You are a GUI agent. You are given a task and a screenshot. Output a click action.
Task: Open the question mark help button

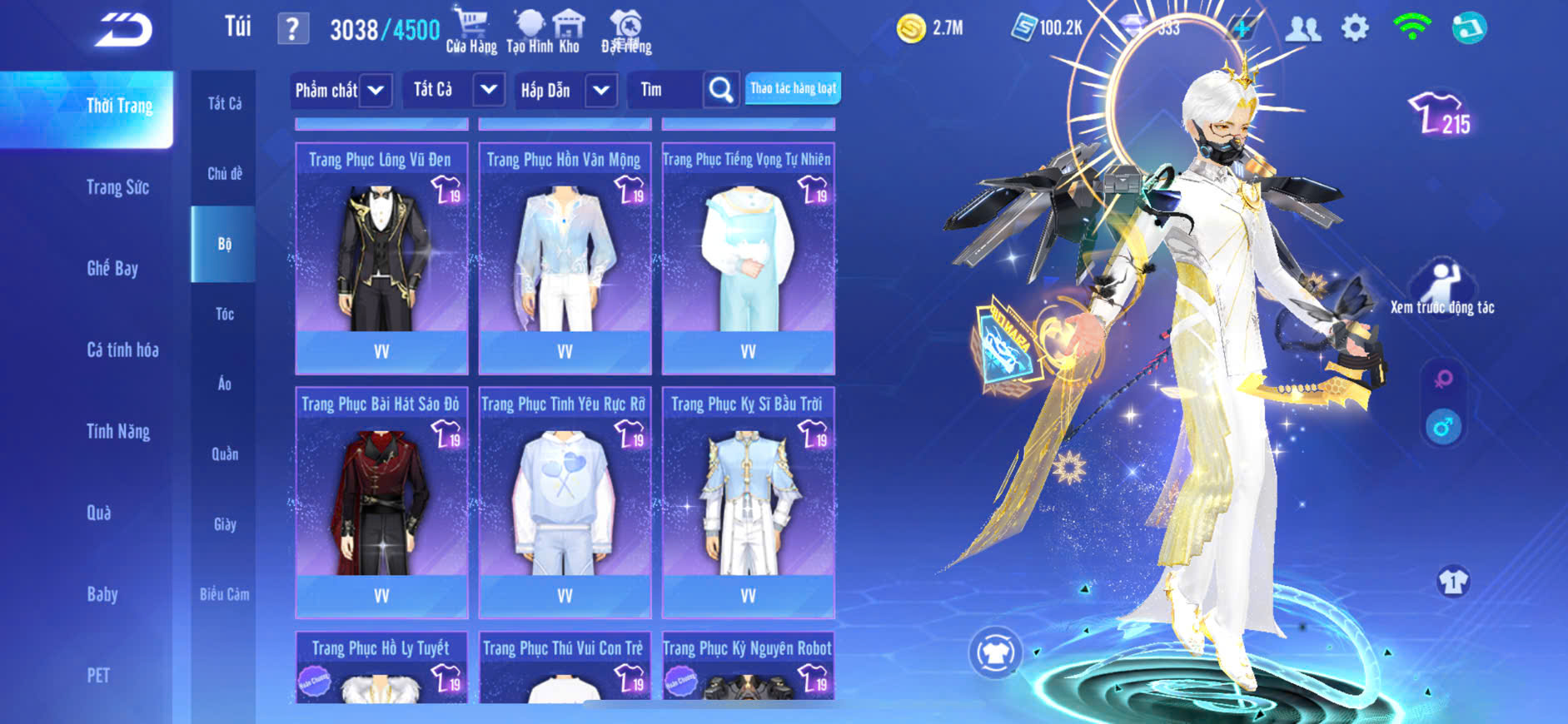coord(292,29)
